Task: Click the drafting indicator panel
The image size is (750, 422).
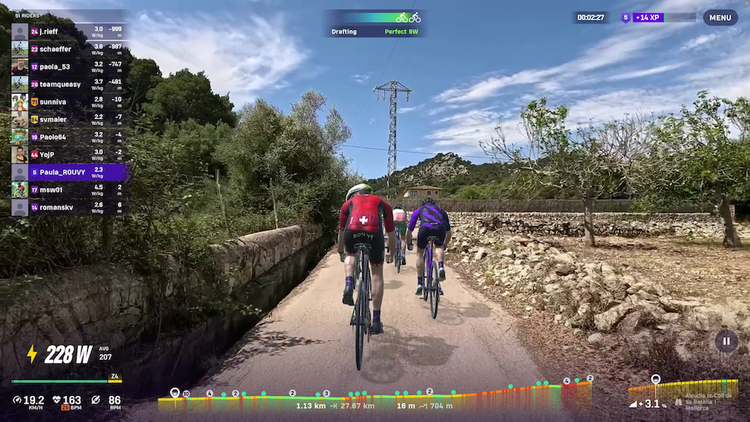Action: tap(375, 23)
